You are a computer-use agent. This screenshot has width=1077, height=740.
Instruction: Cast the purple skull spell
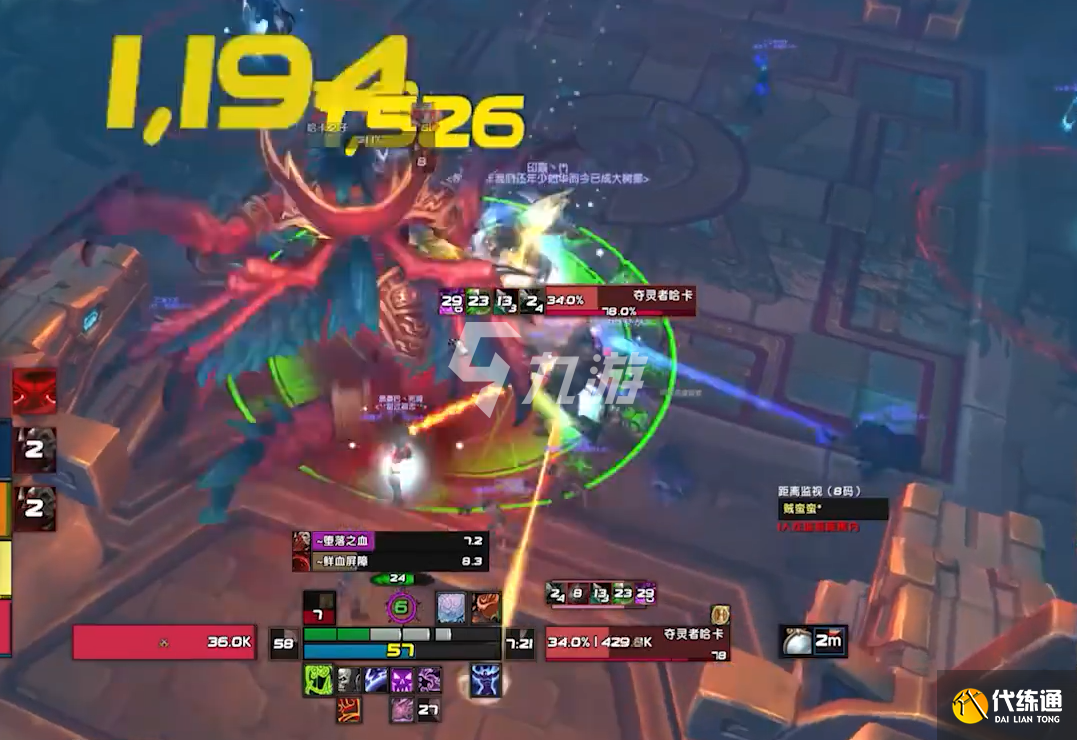(x=403, y=681)
